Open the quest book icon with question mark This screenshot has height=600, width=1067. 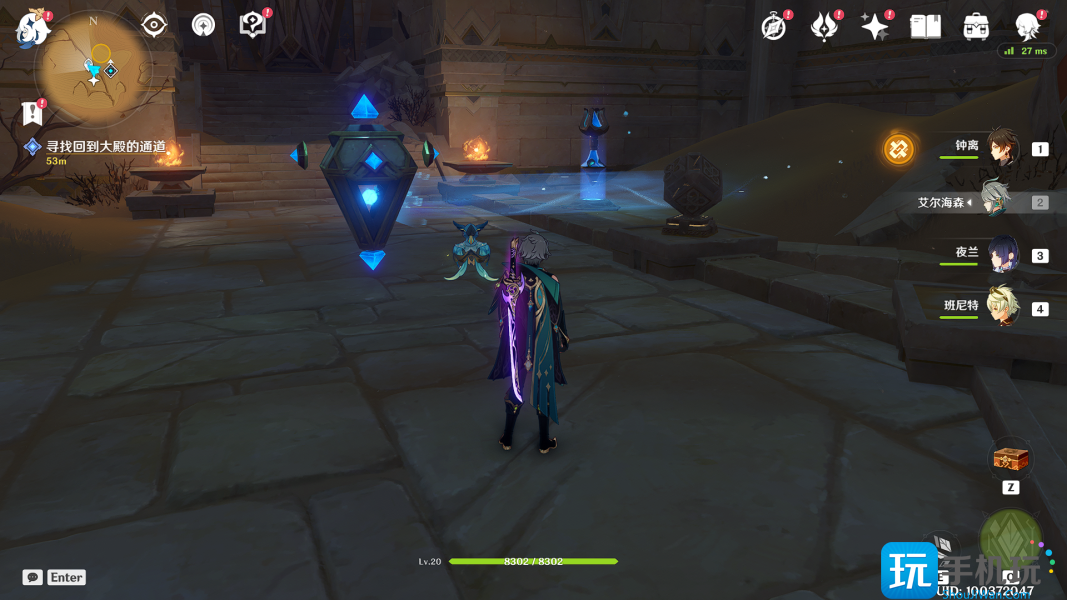pos(254,25)
